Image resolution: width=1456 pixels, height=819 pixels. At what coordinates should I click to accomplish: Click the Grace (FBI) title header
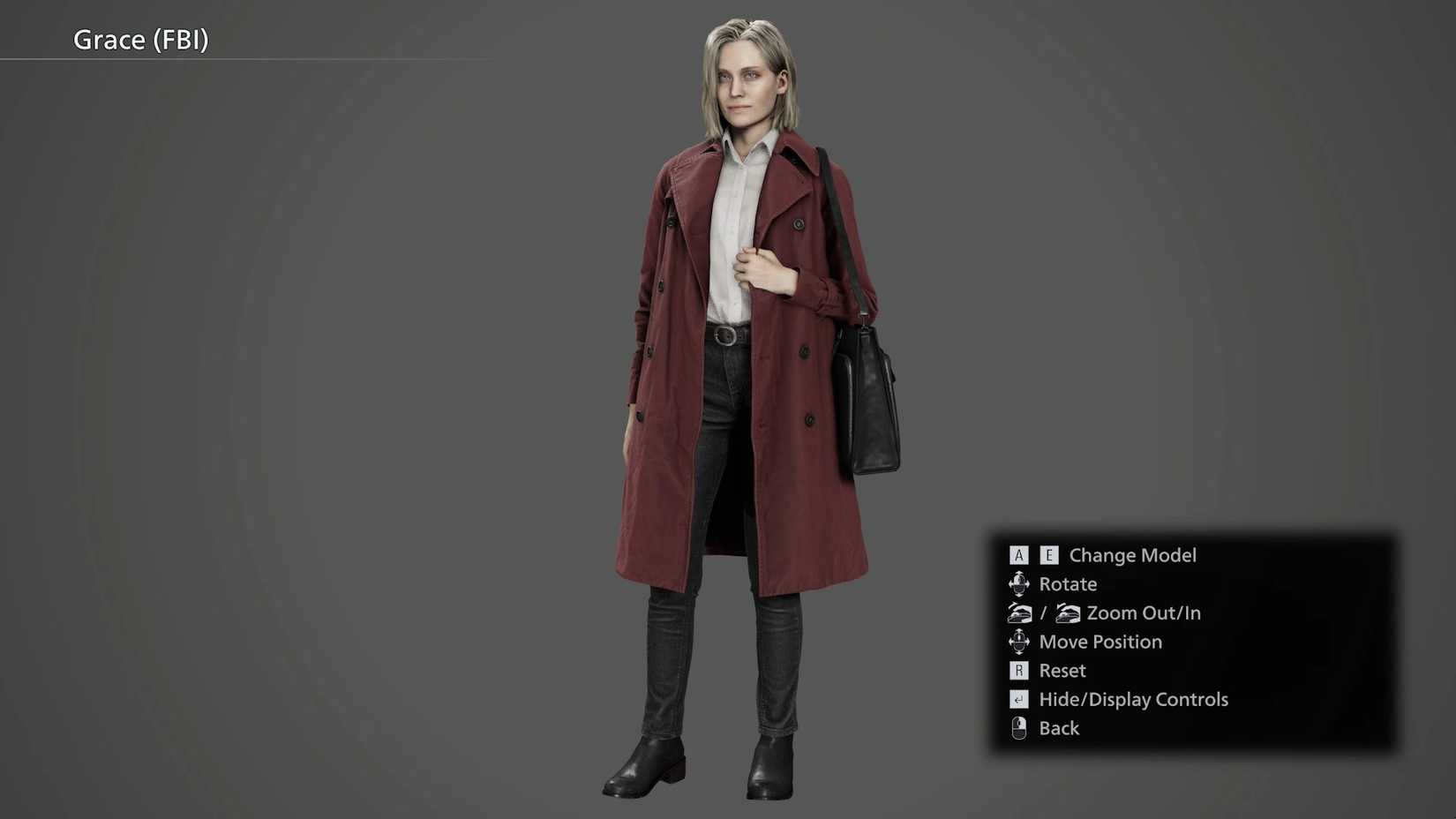click(140, 40)
